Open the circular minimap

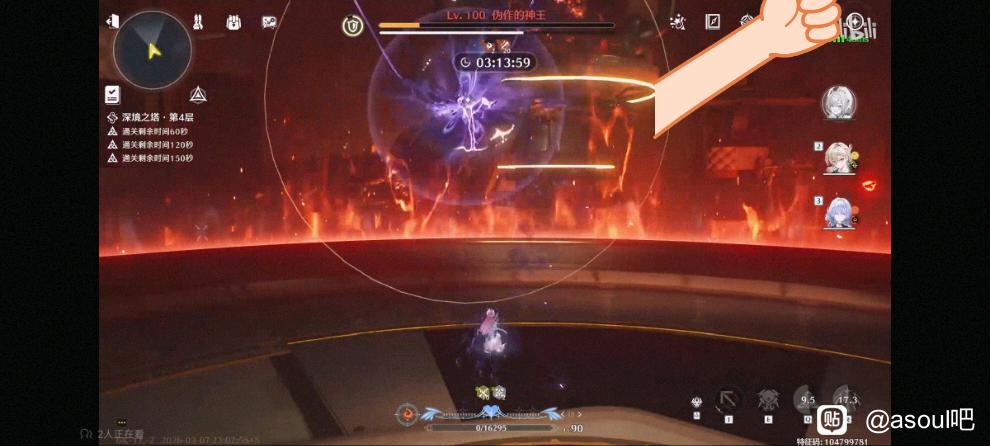152,49
